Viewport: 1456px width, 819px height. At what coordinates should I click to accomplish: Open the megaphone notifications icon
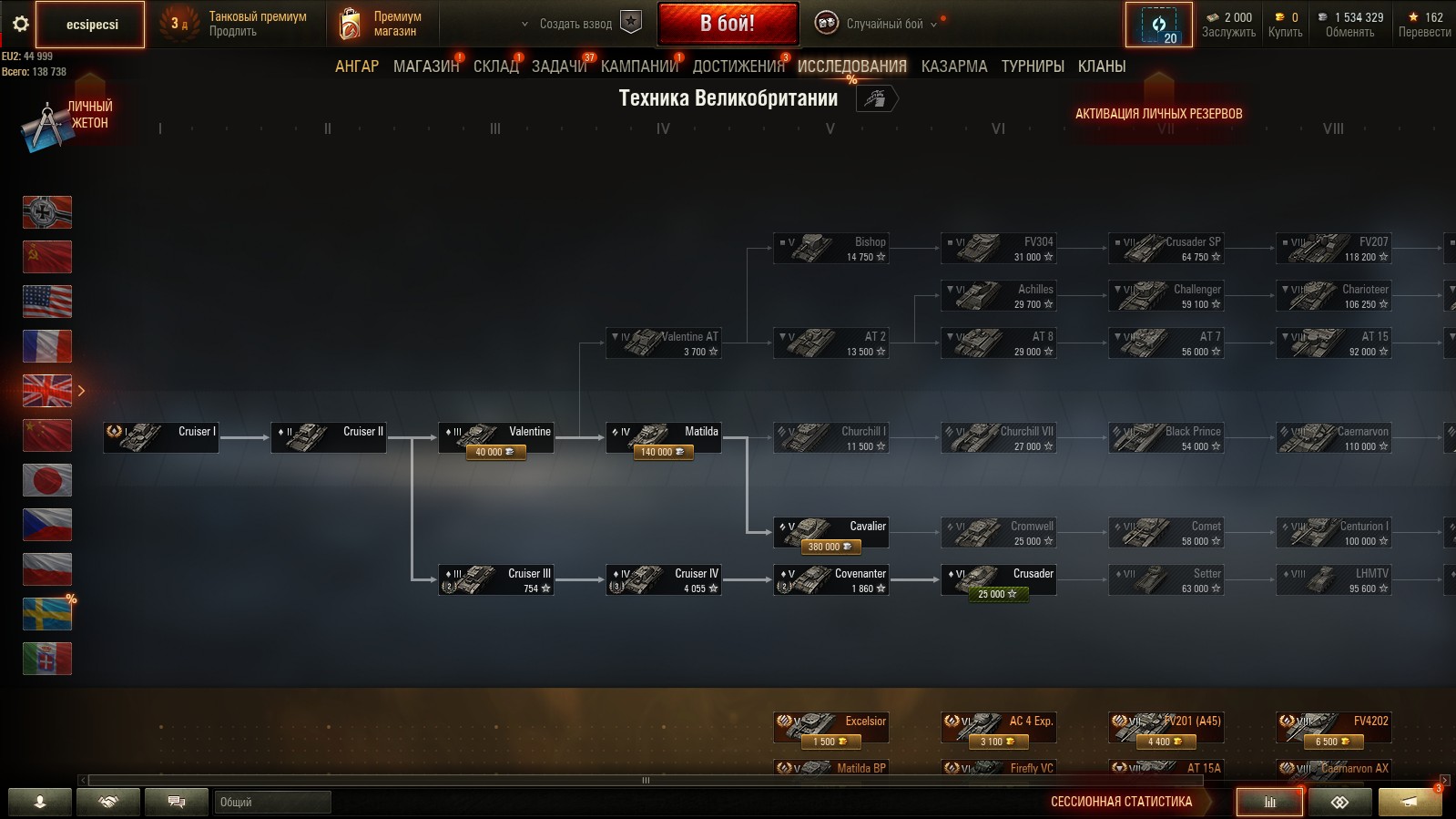click(1411, 803)
